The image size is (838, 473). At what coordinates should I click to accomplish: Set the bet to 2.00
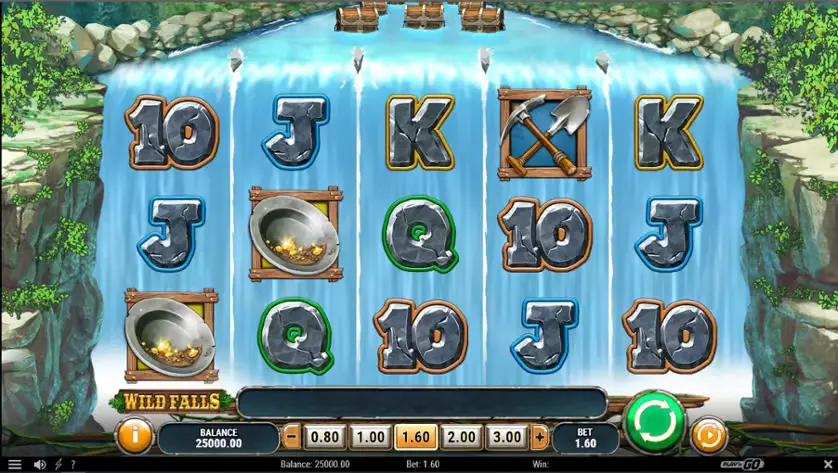pos(460,437)
